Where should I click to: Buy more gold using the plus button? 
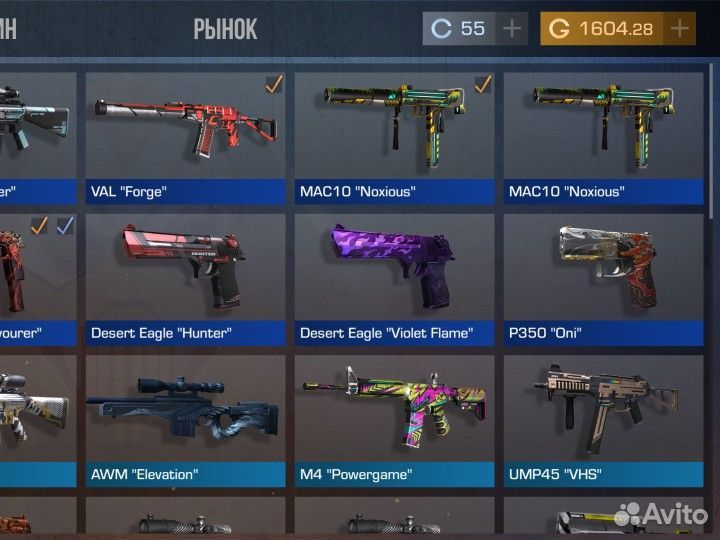(x=679, y=29)
